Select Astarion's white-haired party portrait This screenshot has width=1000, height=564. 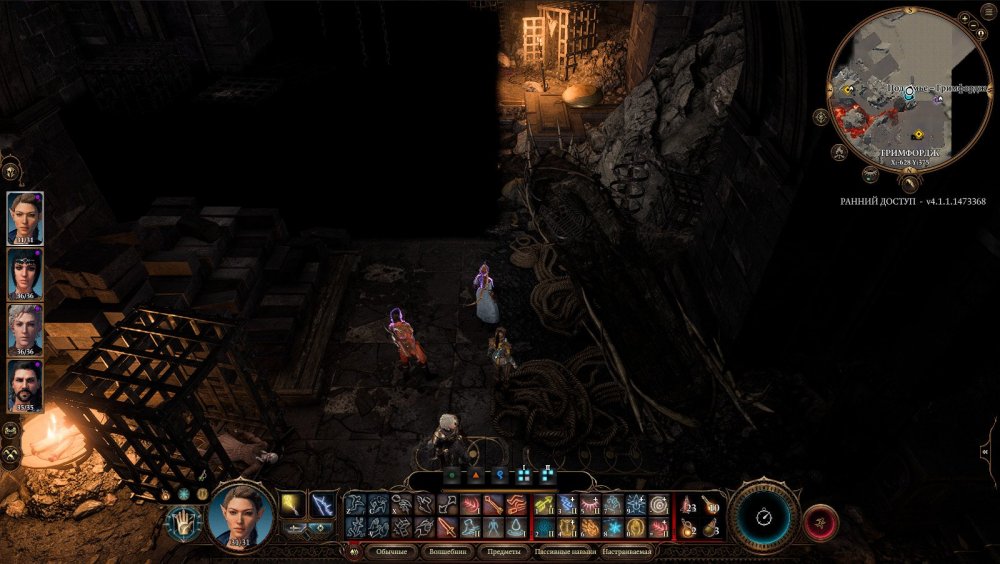tap(25, 330)
